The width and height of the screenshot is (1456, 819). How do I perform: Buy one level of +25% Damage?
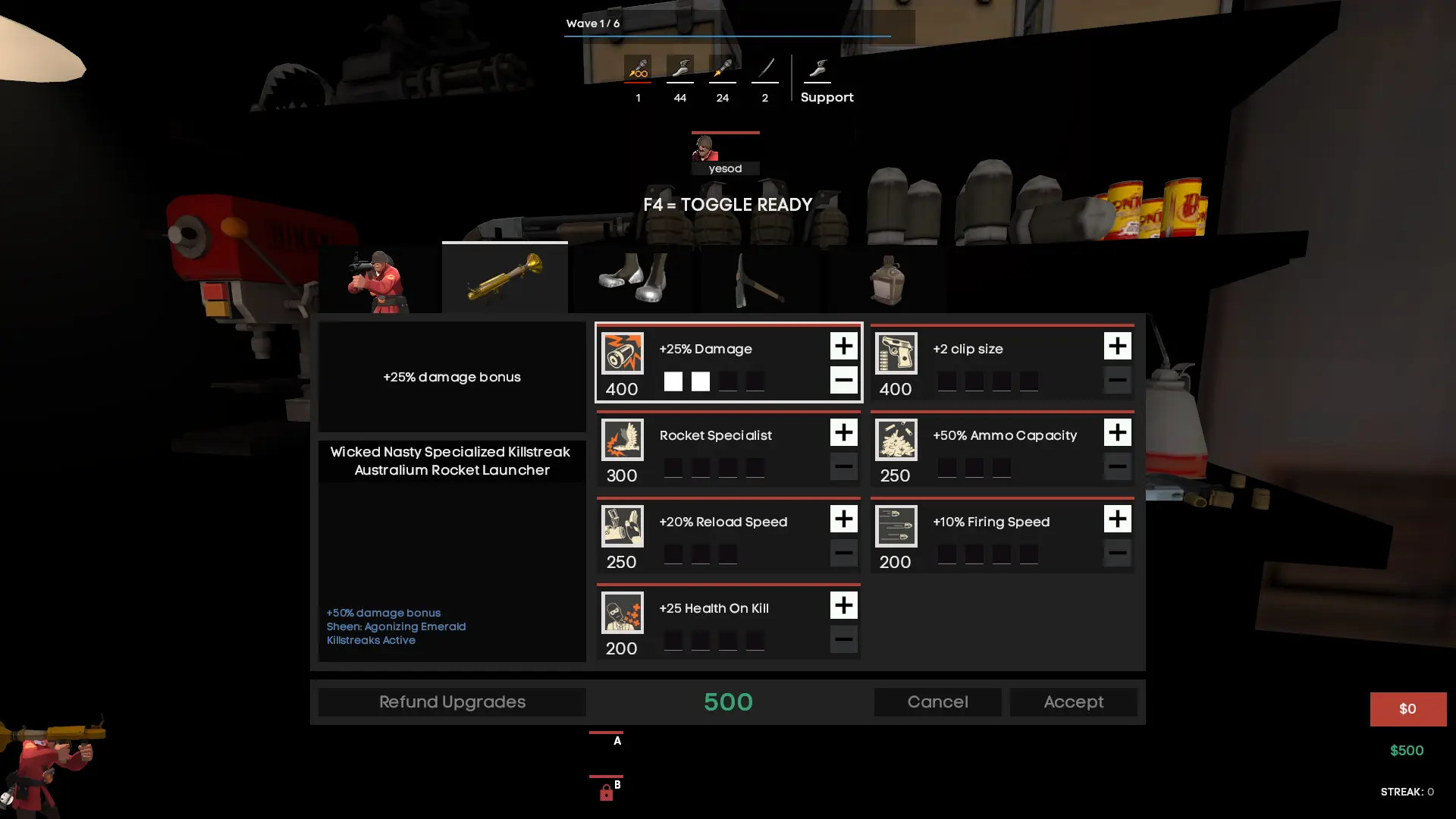844,346
